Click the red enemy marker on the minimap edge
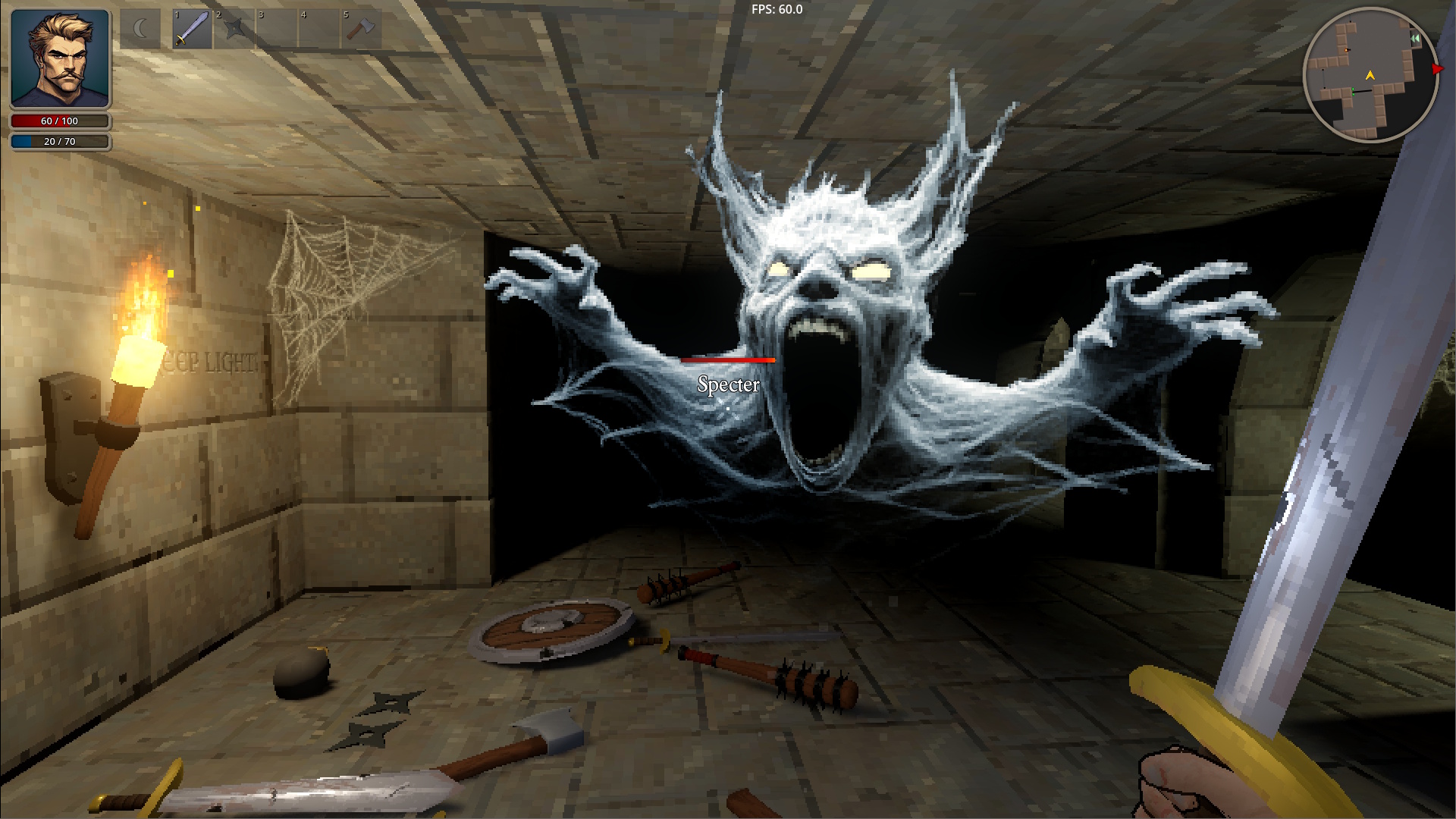 (1436, 68)
